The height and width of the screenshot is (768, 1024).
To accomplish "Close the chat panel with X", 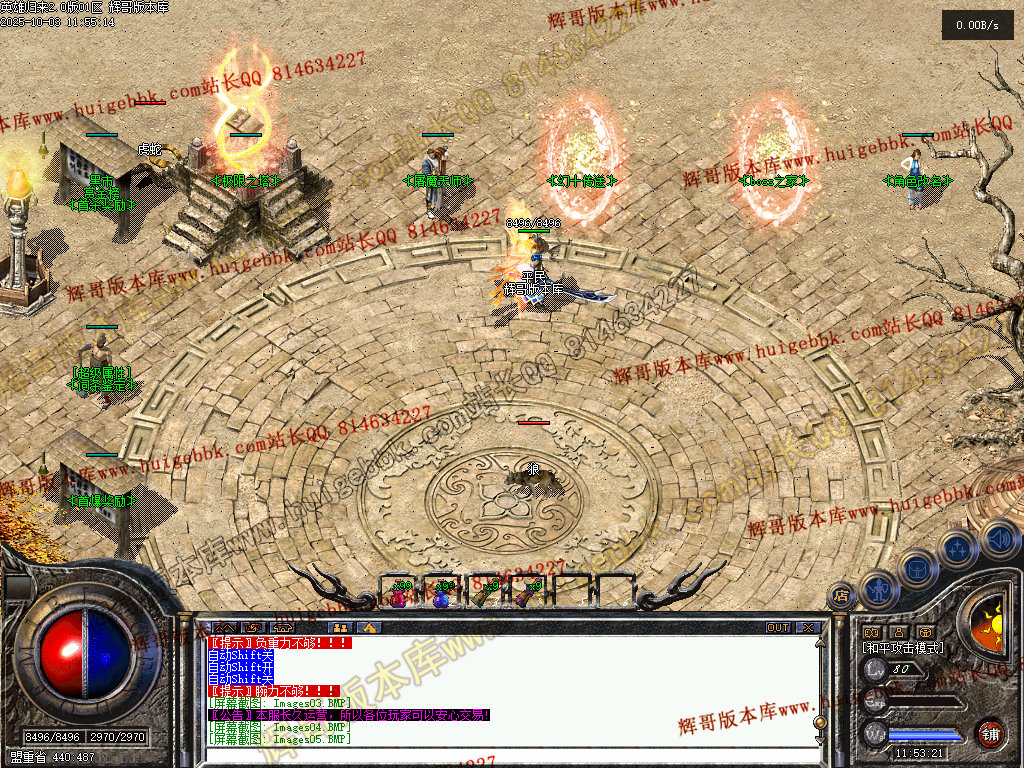I will click(808, 628).
